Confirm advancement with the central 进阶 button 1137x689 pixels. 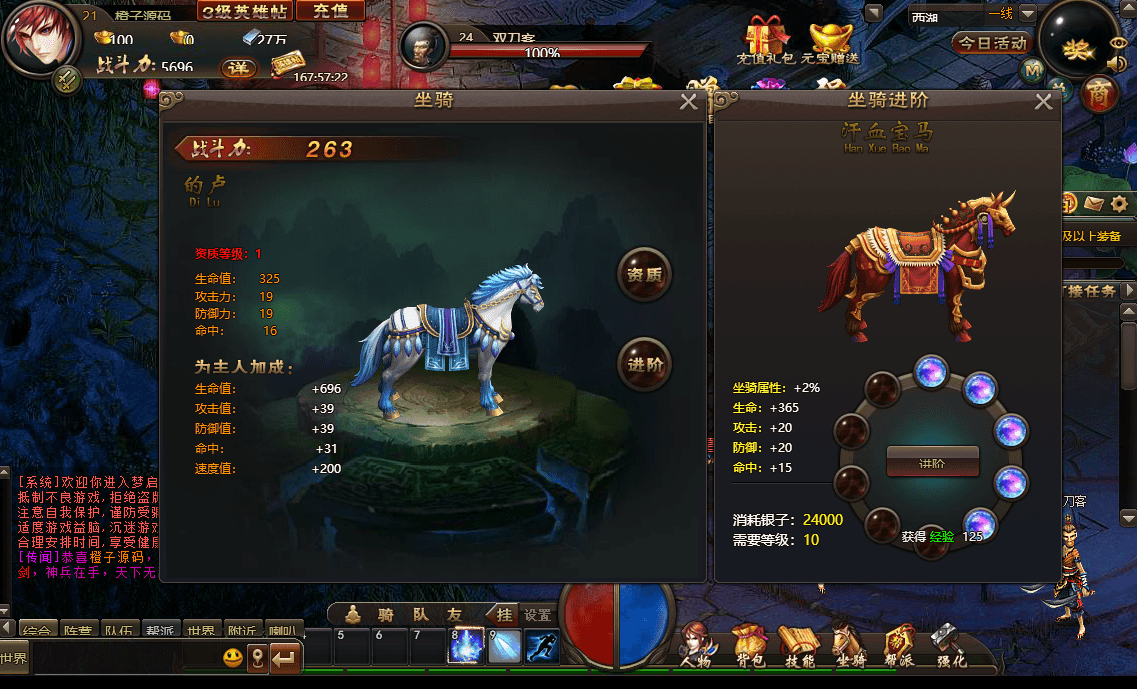(x=932, y=463)
